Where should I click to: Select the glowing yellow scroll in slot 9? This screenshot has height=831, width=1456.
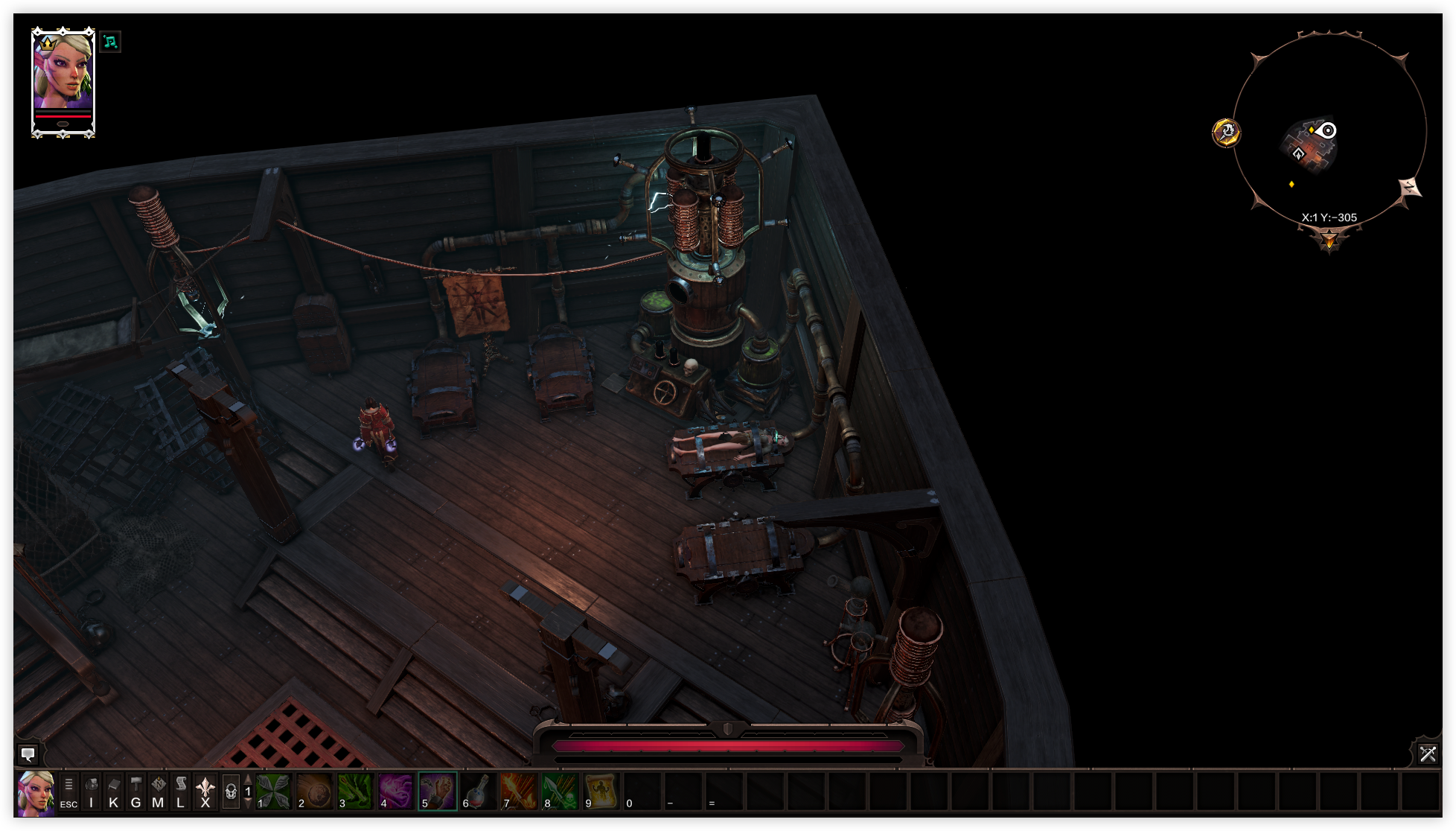pyautogui.click(x=601, y=791)
